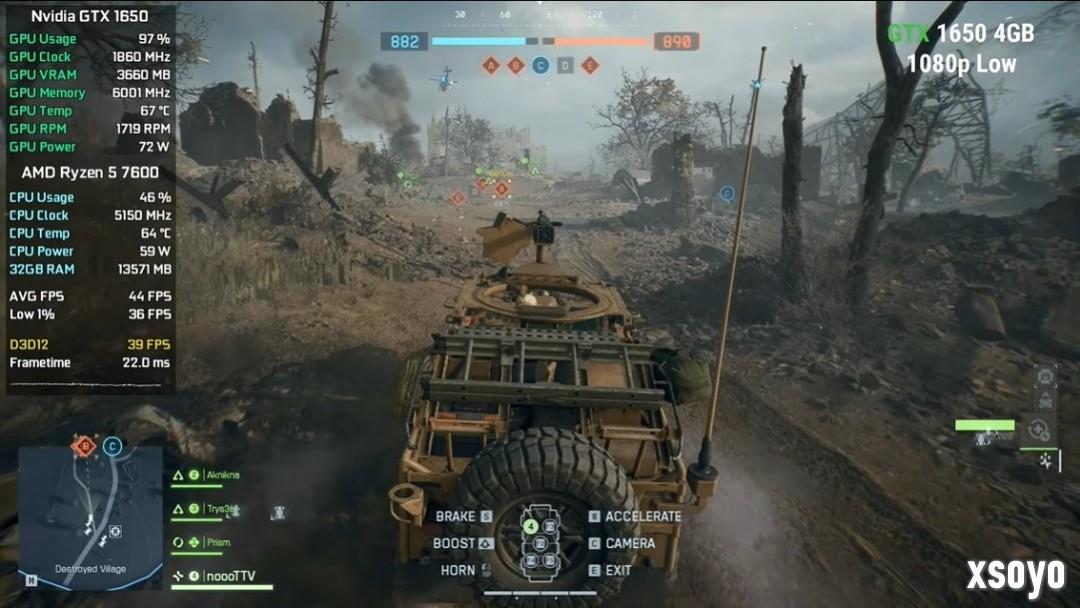Select neutral objective D in the top row

565,66
